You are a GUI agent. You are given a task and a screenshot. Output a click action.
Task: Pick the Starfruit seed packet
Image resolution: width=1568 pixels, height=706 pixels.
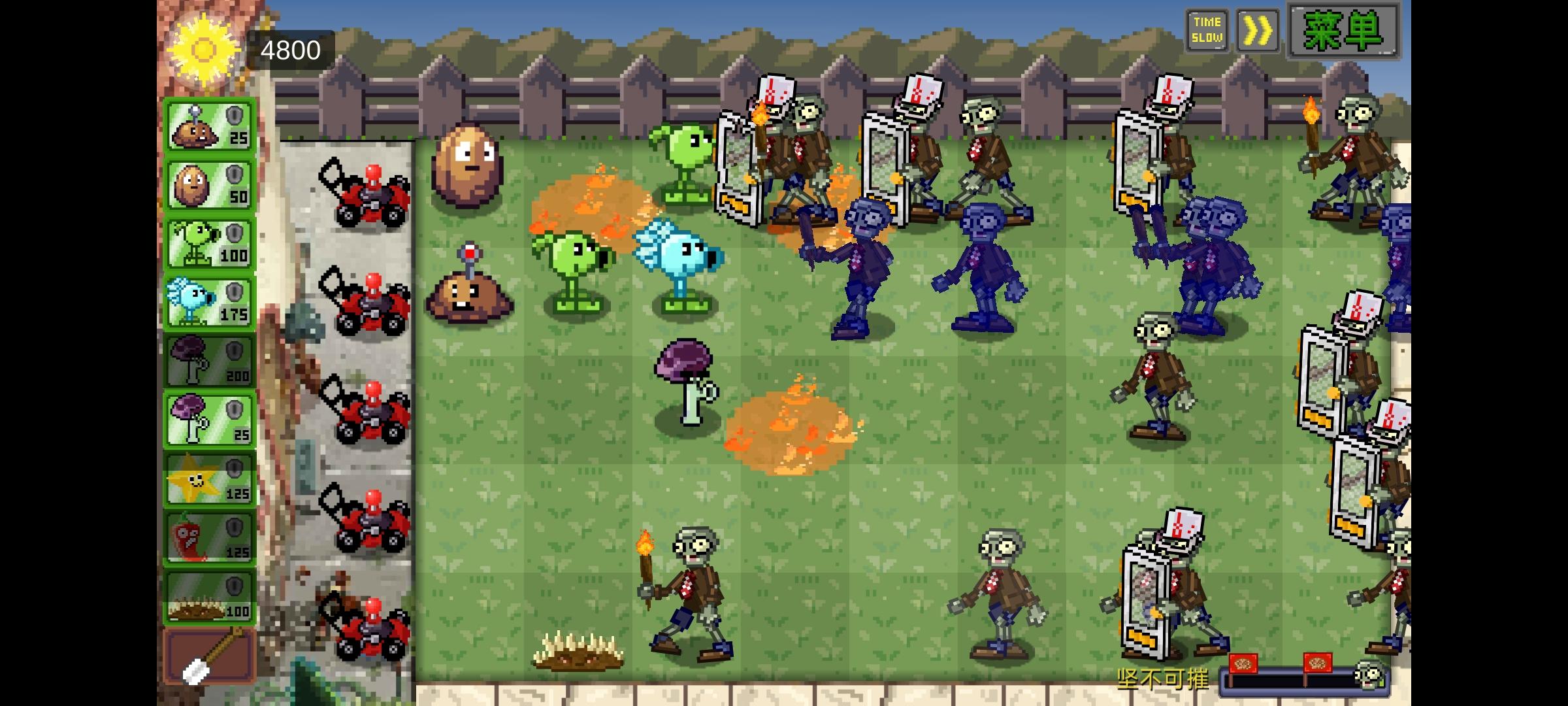[x=209, y=477]
